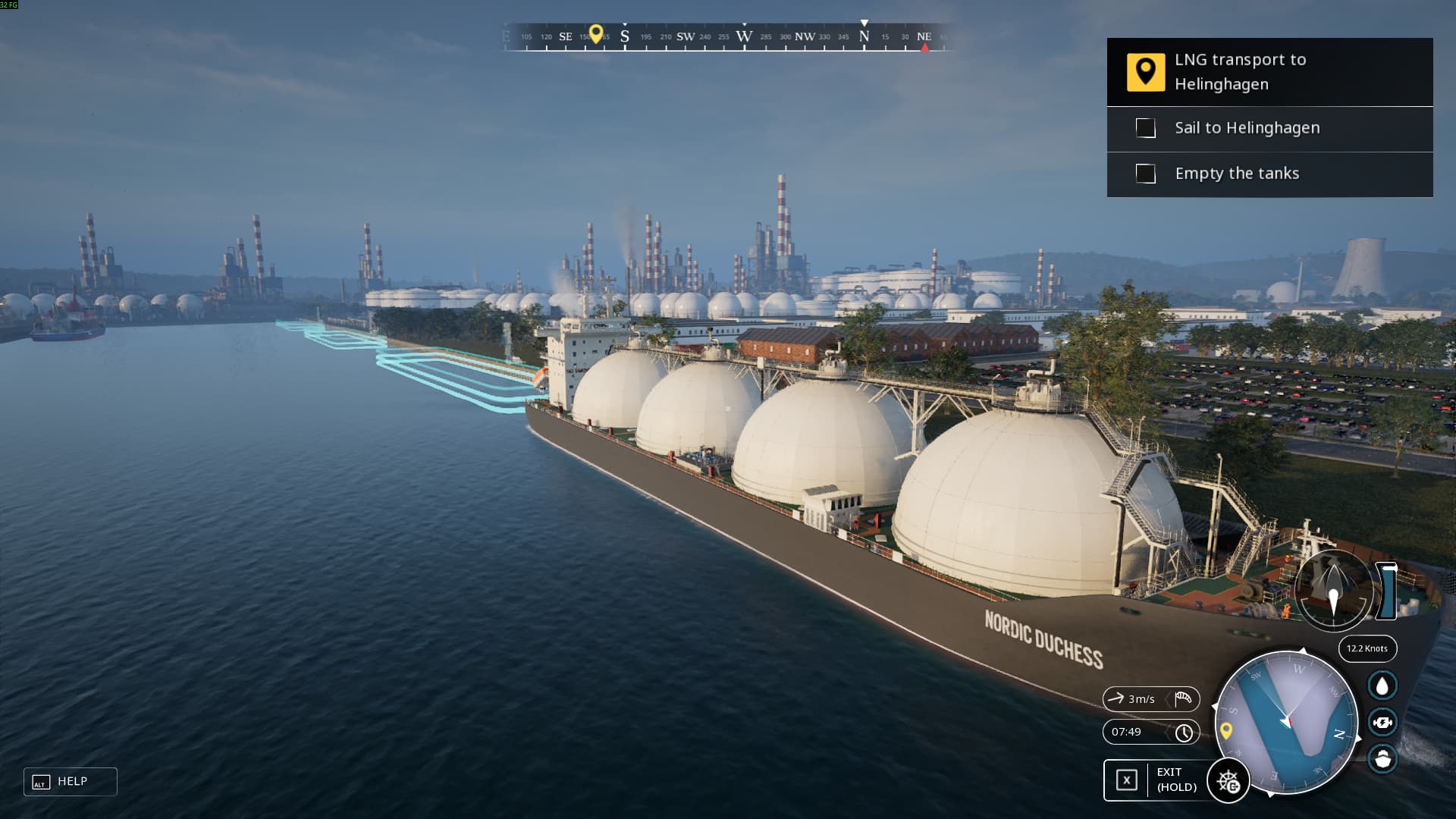This screenshot has width=1456, height=819.
Task: Click the water droplet status icon
Action: point(1382,686)
